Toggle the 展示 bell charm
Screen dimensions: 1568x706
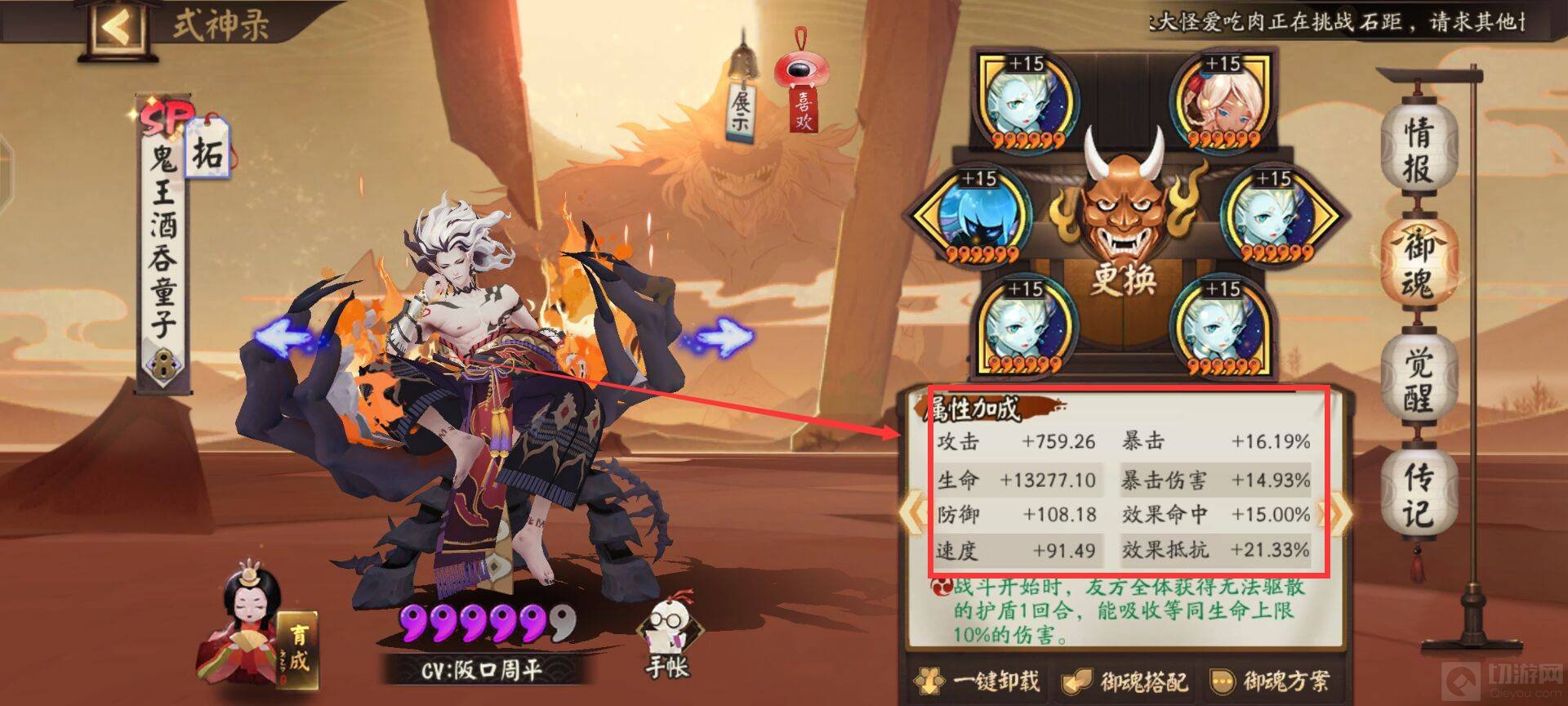point(742,102)
